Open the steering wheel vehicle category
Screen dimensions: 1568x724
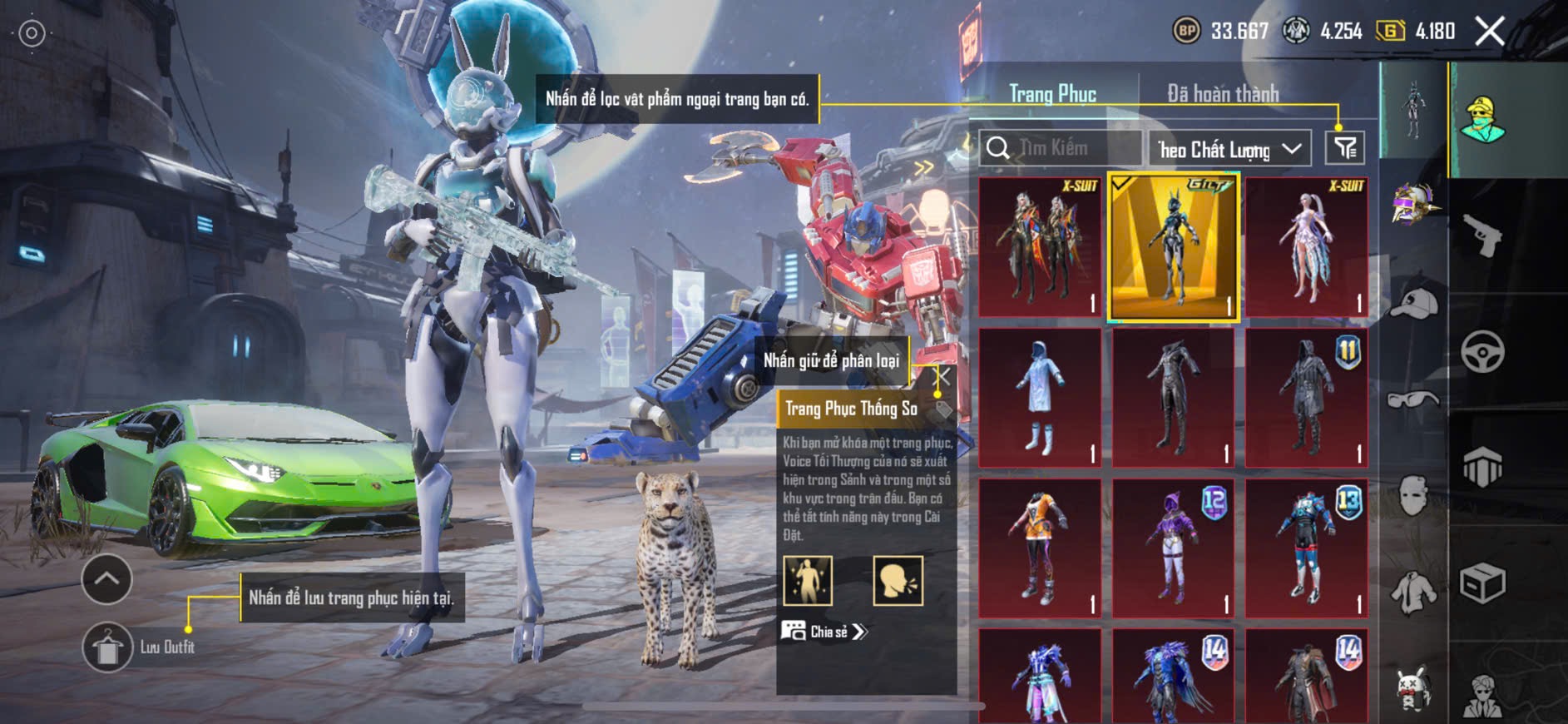(x=1482, y=352)
